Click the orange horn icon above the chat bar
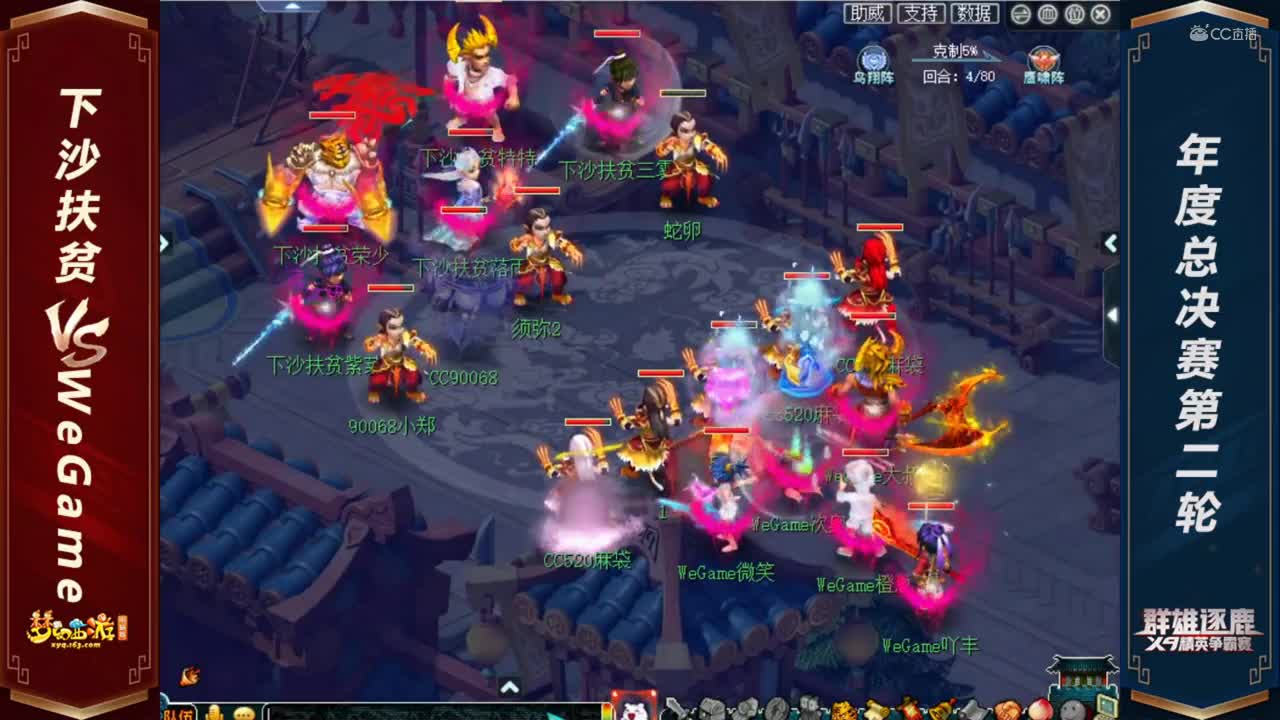This screenshot has height=720, width=1280. tap(186, 674)
